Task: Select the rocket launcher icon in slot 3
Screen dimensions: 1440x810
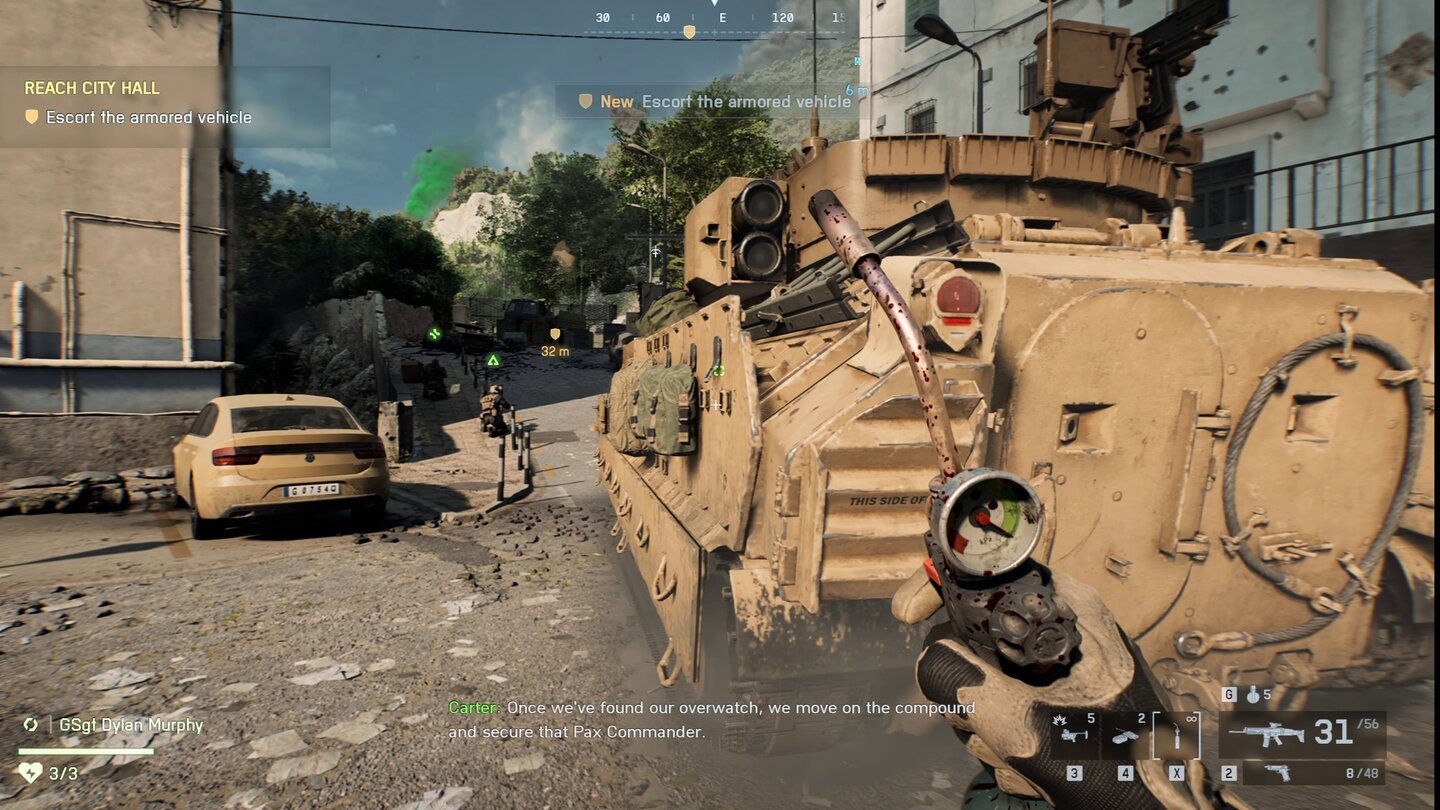Action: click(x=1074, y=735)
